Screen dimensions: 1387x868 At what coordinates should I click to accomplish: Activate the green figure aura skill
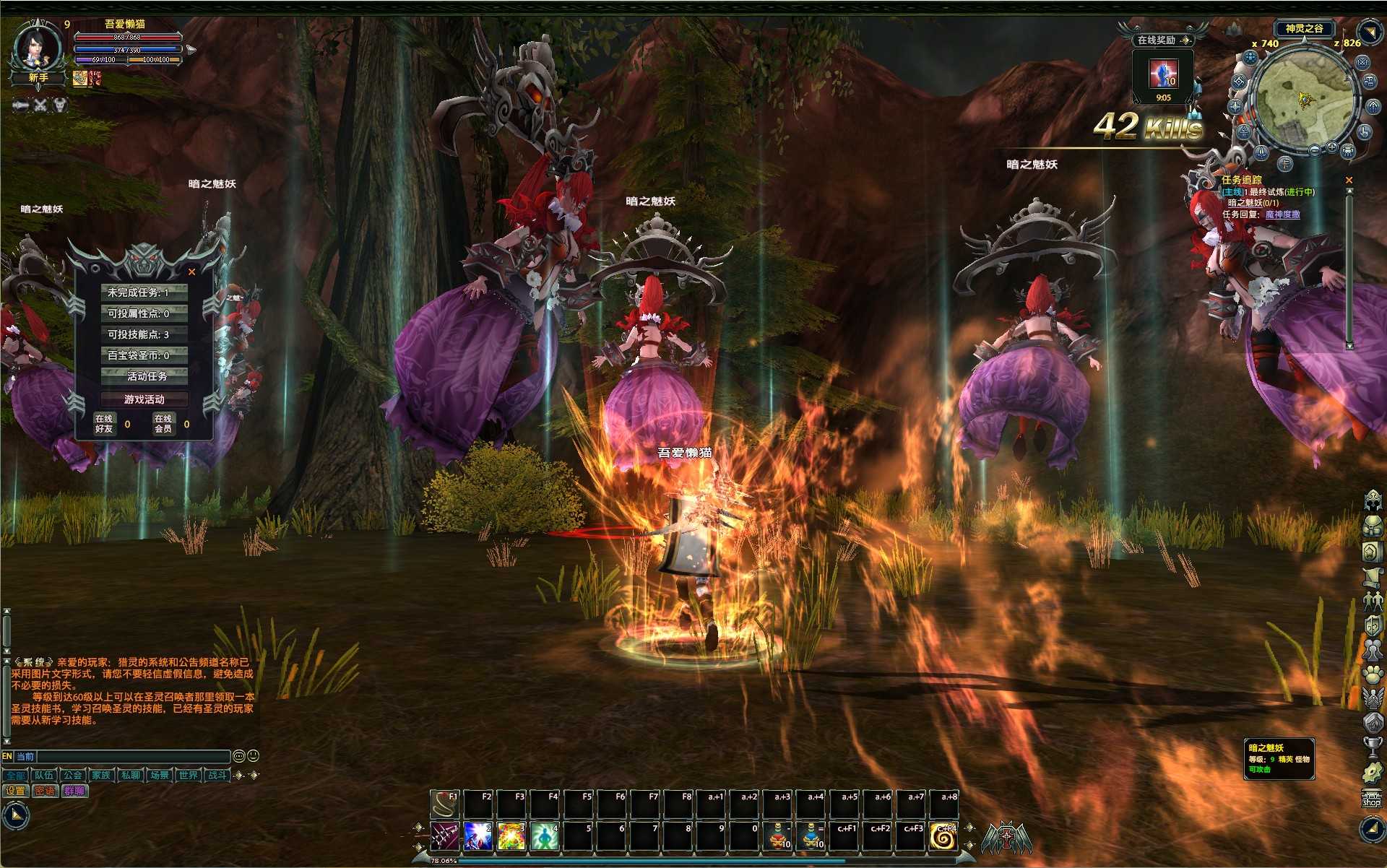click(x=544, y=836)
